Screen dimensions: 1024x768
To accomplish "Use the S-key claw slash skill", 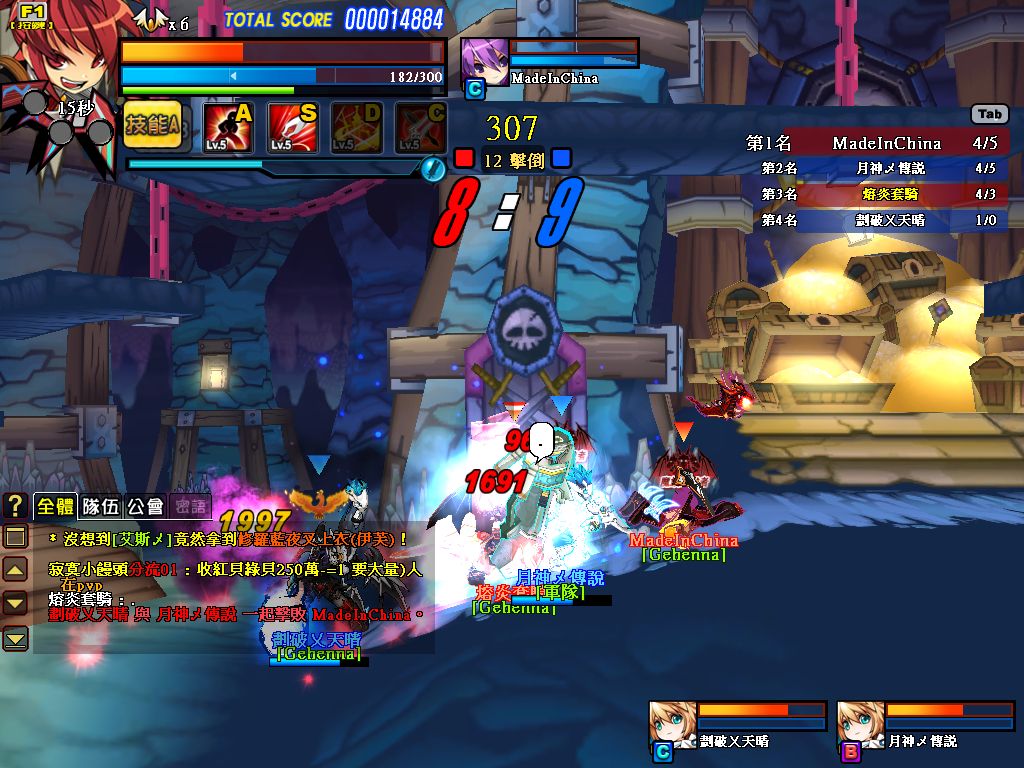I will tap(293, 128).
